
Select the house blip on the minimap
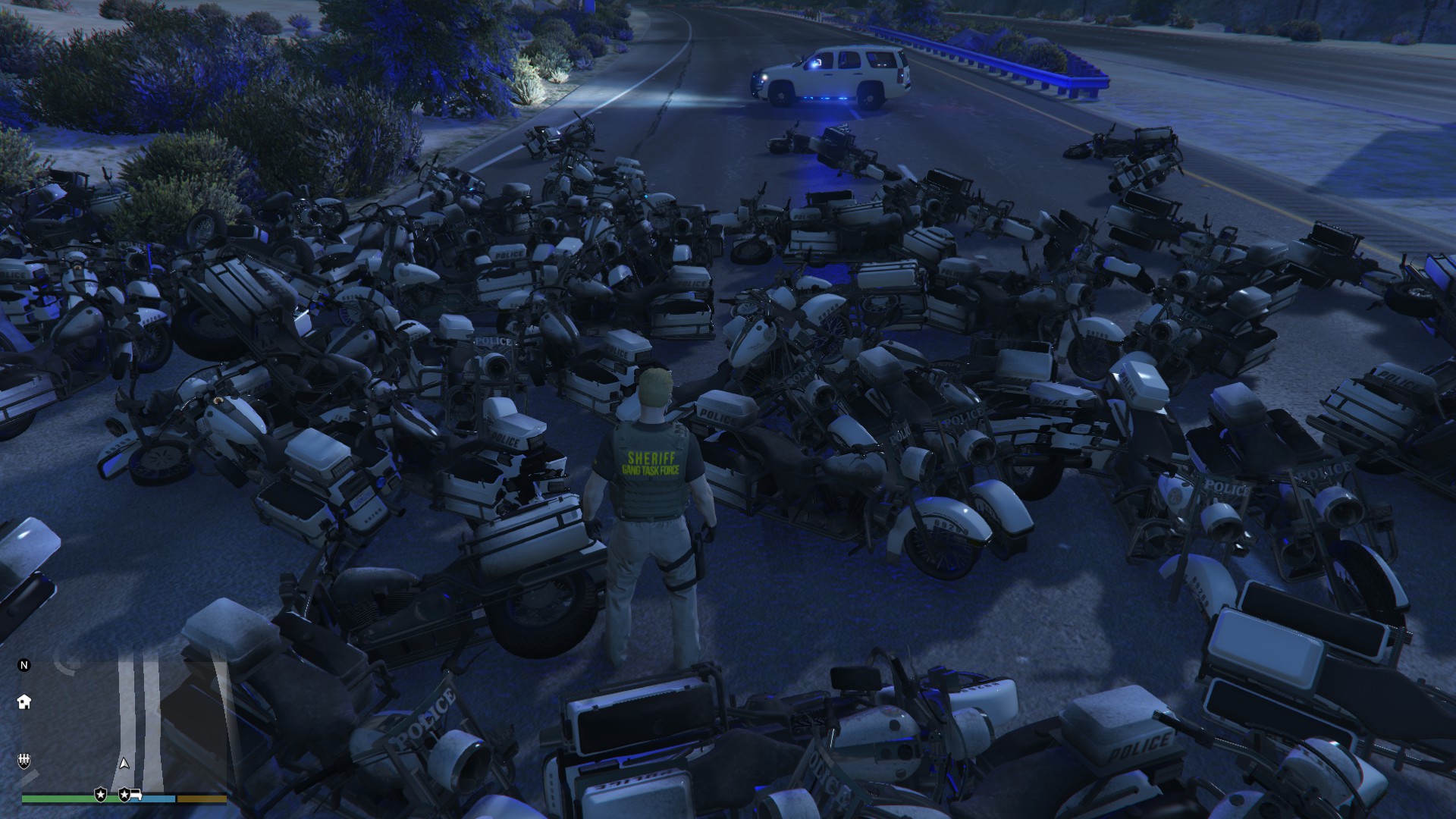24,701
